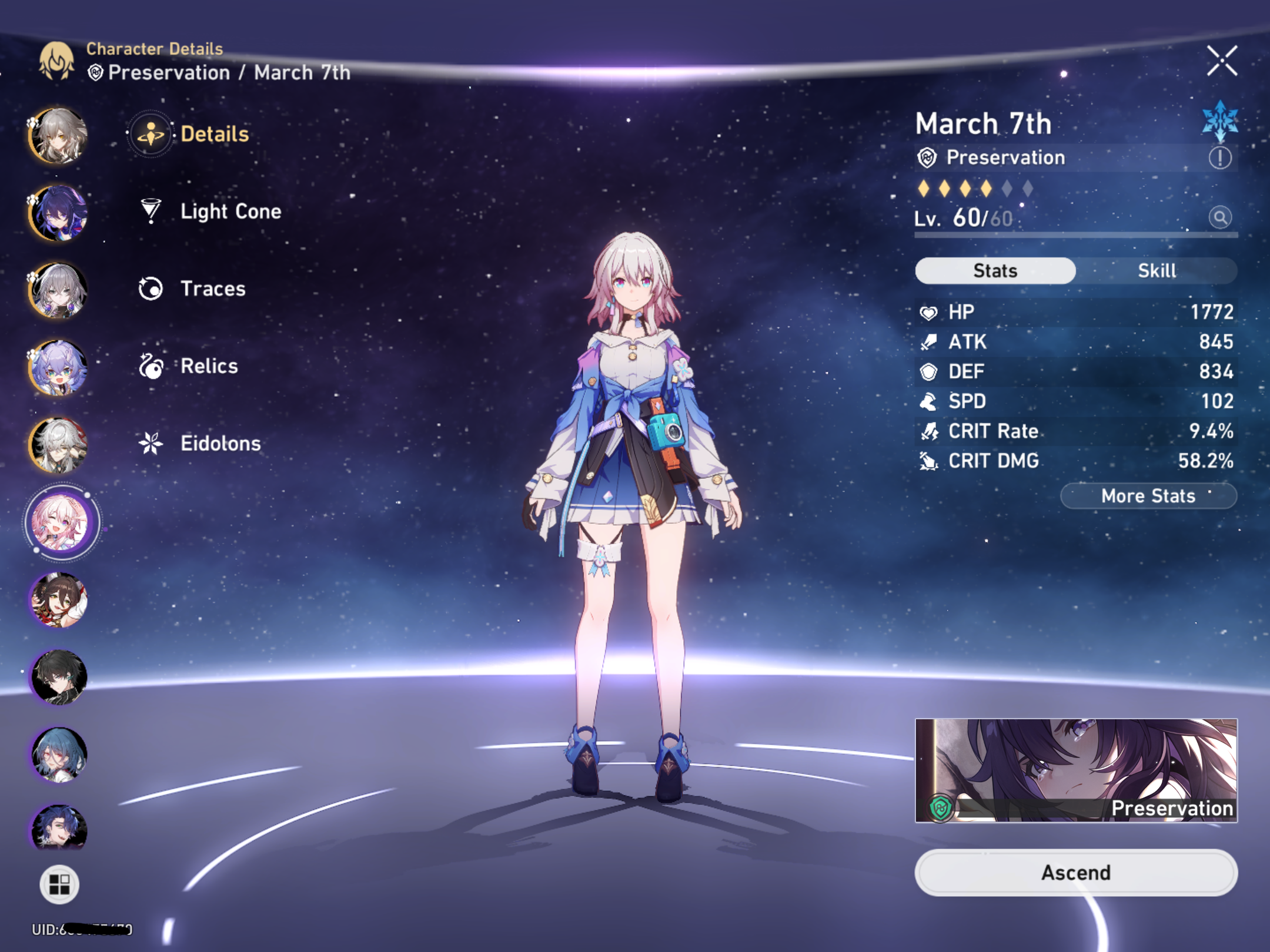Select the lavender-haired character portrait with green eyes
This screenshot has height=952, width=1270.
click(59, 367)
